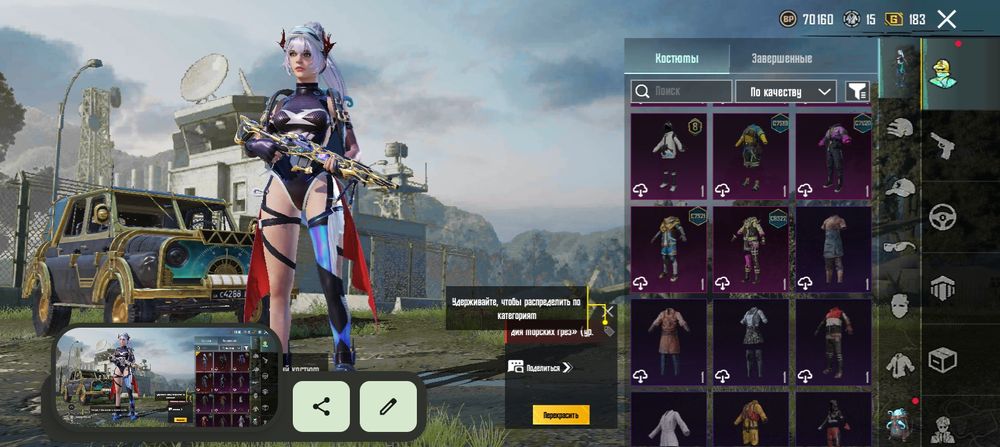Click the Поиск search field

682,91
